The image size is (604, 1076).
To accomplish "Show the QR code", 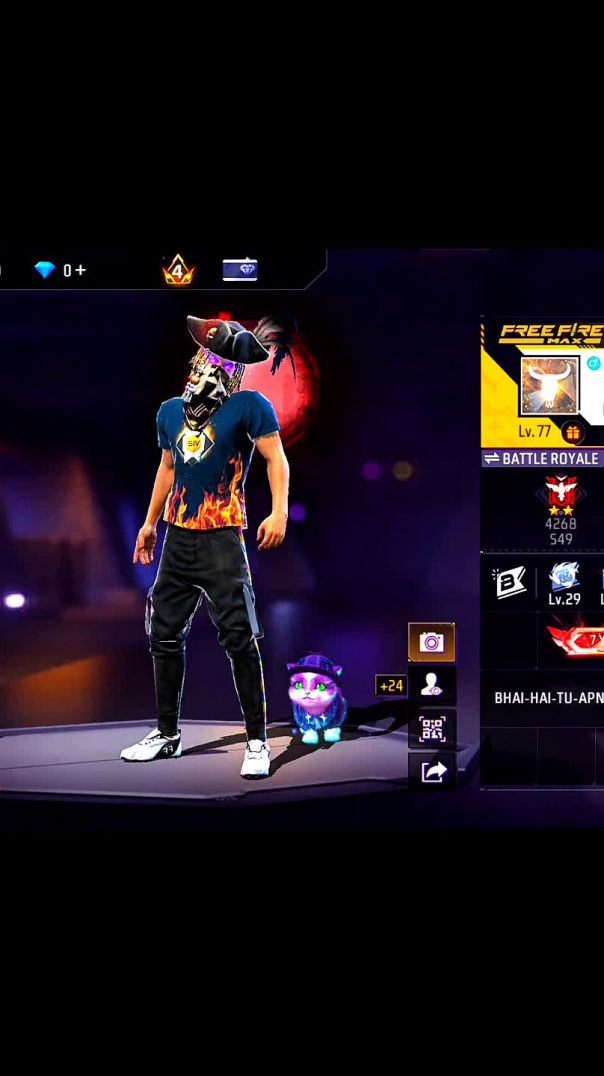I will coord(431,729).
